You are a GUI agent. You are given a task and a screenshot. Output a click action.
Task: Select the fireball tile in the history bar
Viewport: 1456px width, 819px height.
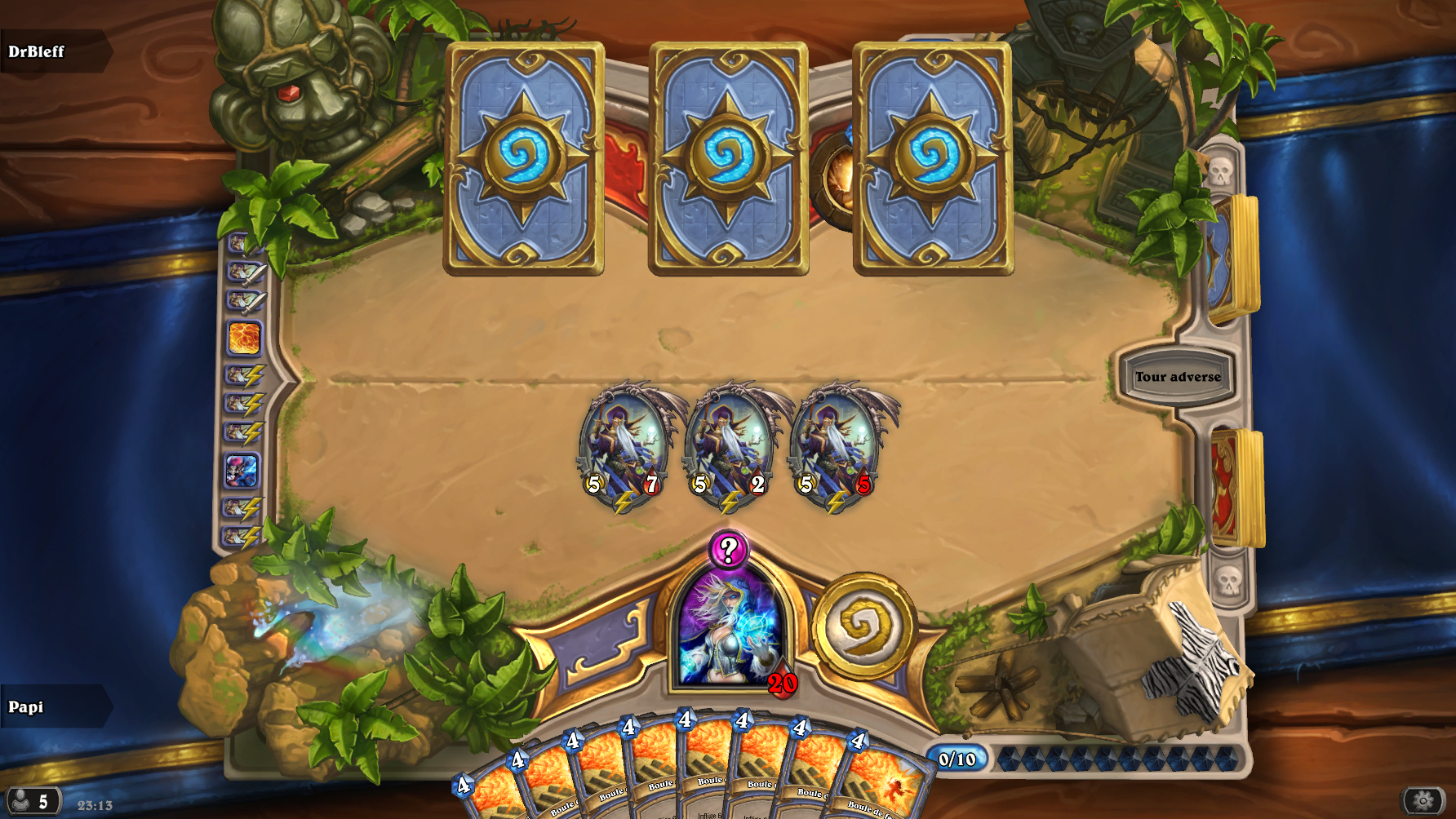click(244, 338)
